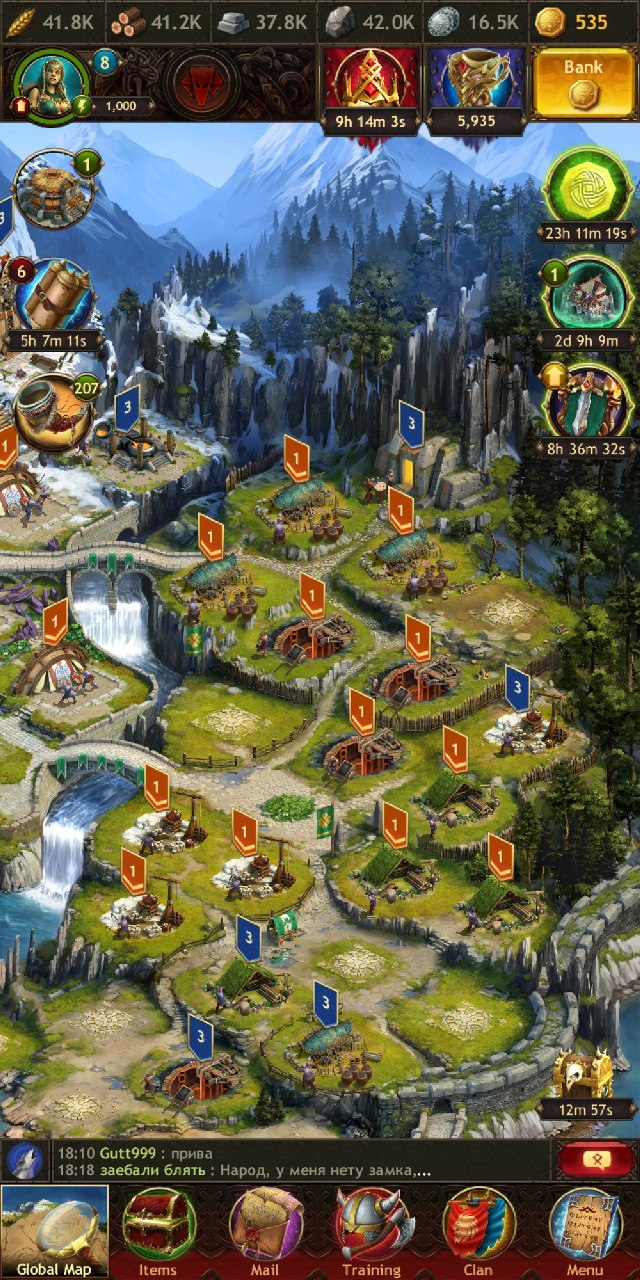640x1280 pixels.
Task: Open the green knot rune timer icon
Action: [587, 188]
